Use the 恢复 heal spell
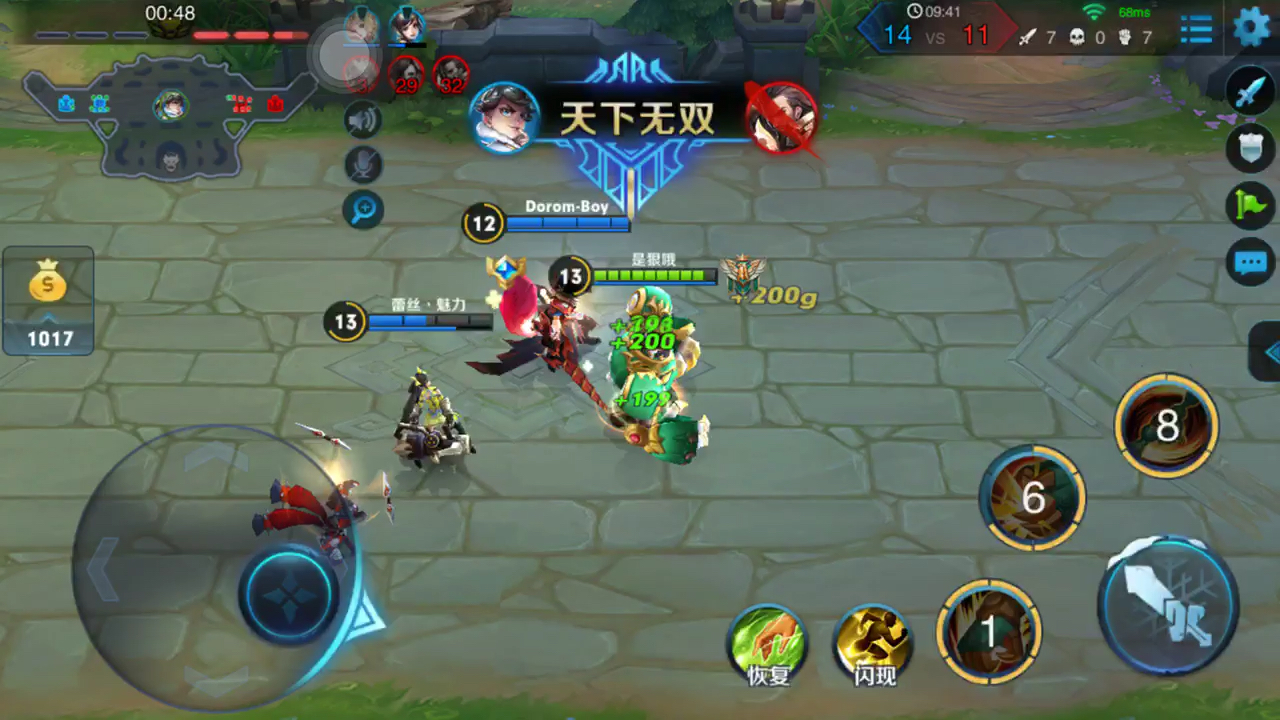The image size is (1280, 720). pyautogui.click(x=768, y=641)
